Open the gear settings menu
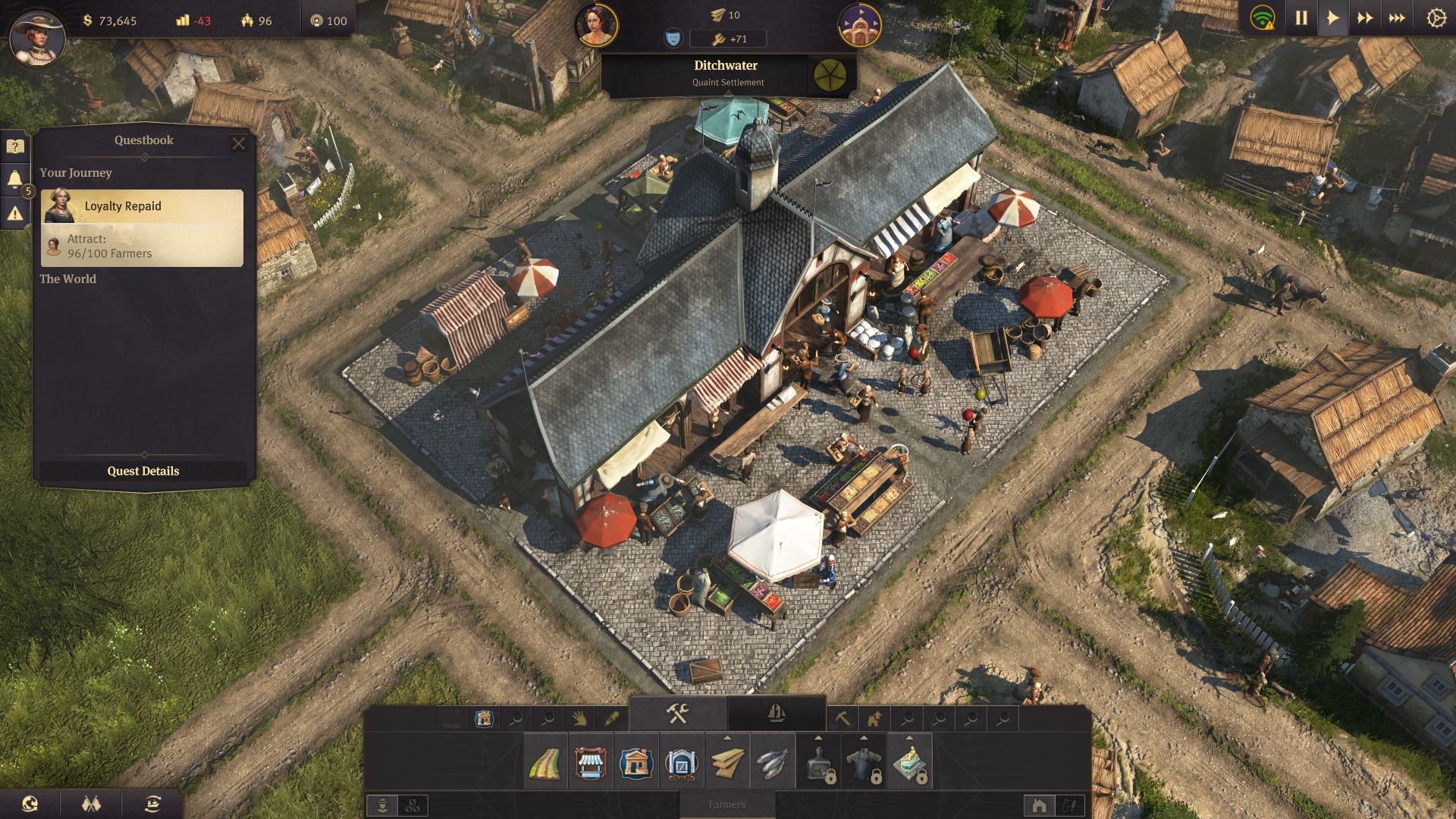1456x819 pixels. [x=1436, y=18]
